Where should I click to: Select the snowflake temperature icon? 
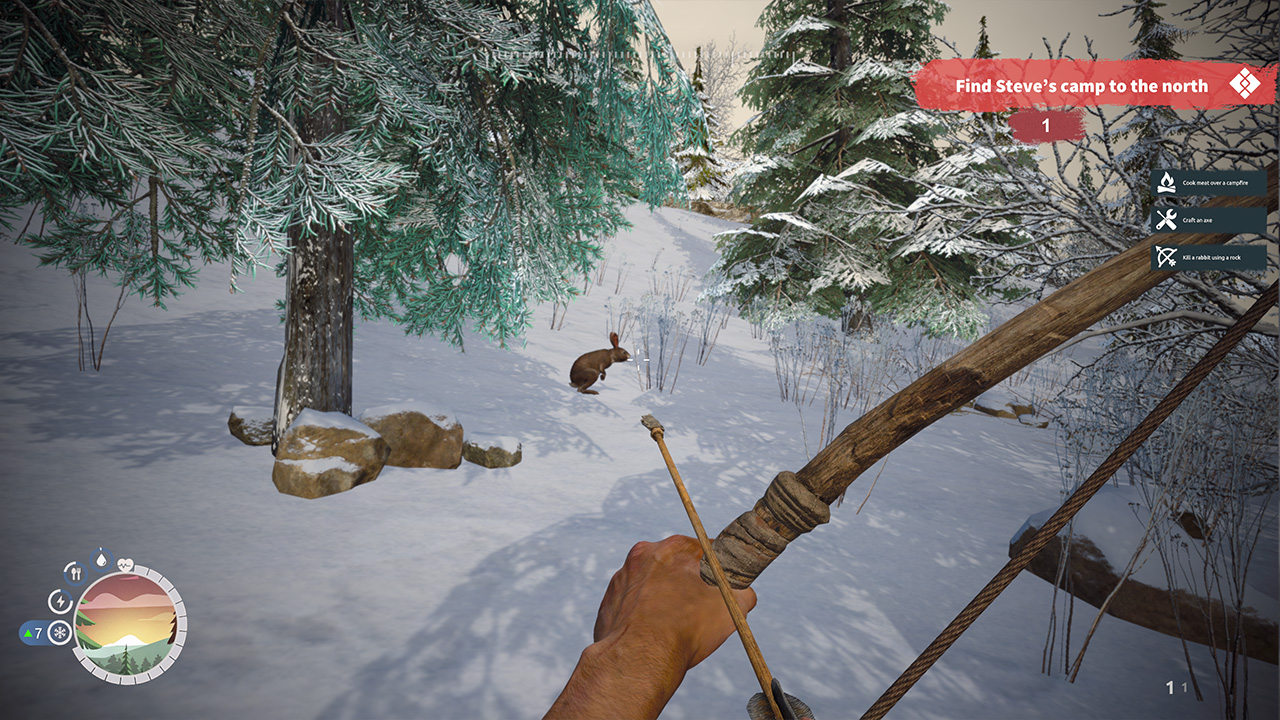pos(59,633)
